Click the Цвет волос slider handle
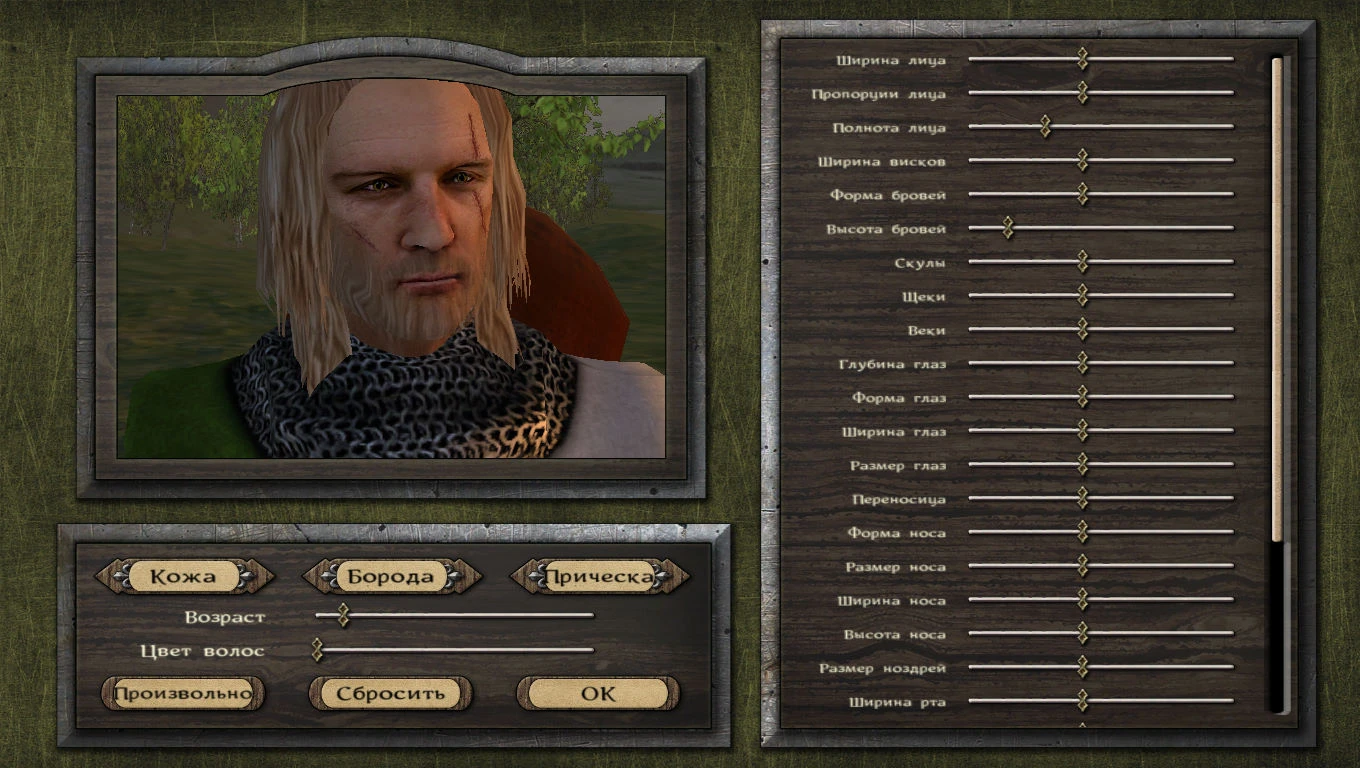 pos(316,650)
